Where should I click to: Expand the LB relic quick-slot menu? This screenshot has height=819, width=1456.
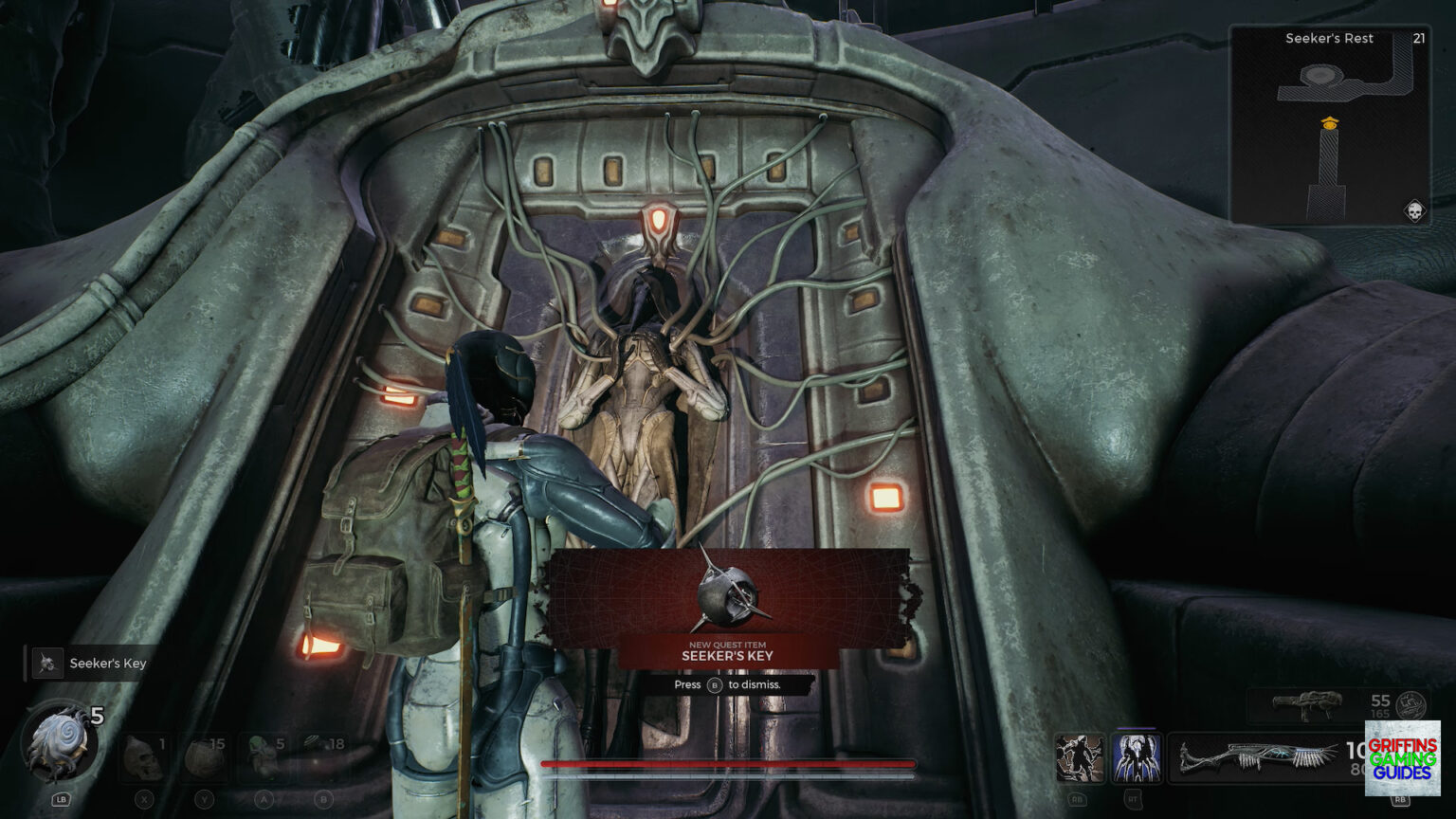click(x=61, y=800)
